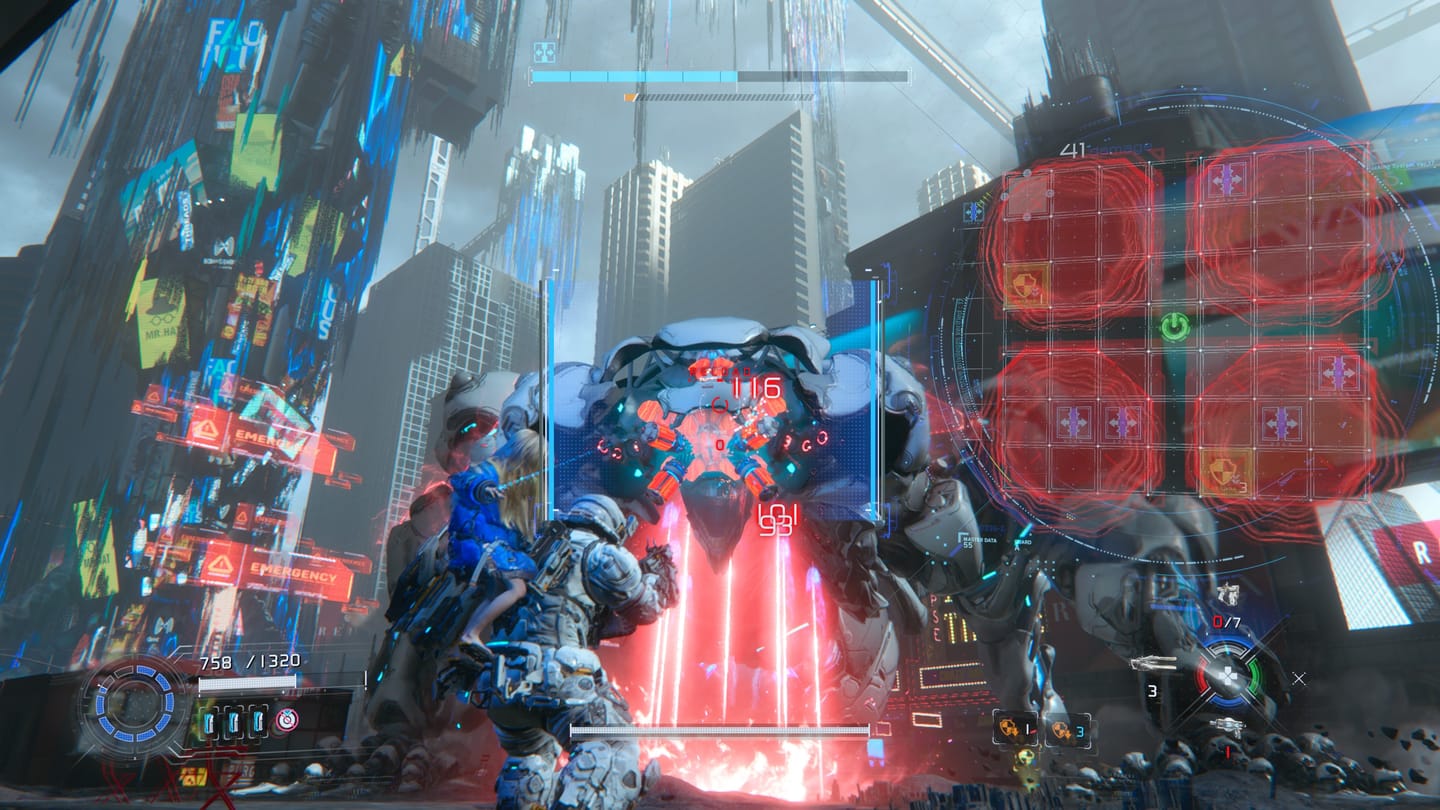Click the circular blue segmented Legion gauge

137,701
